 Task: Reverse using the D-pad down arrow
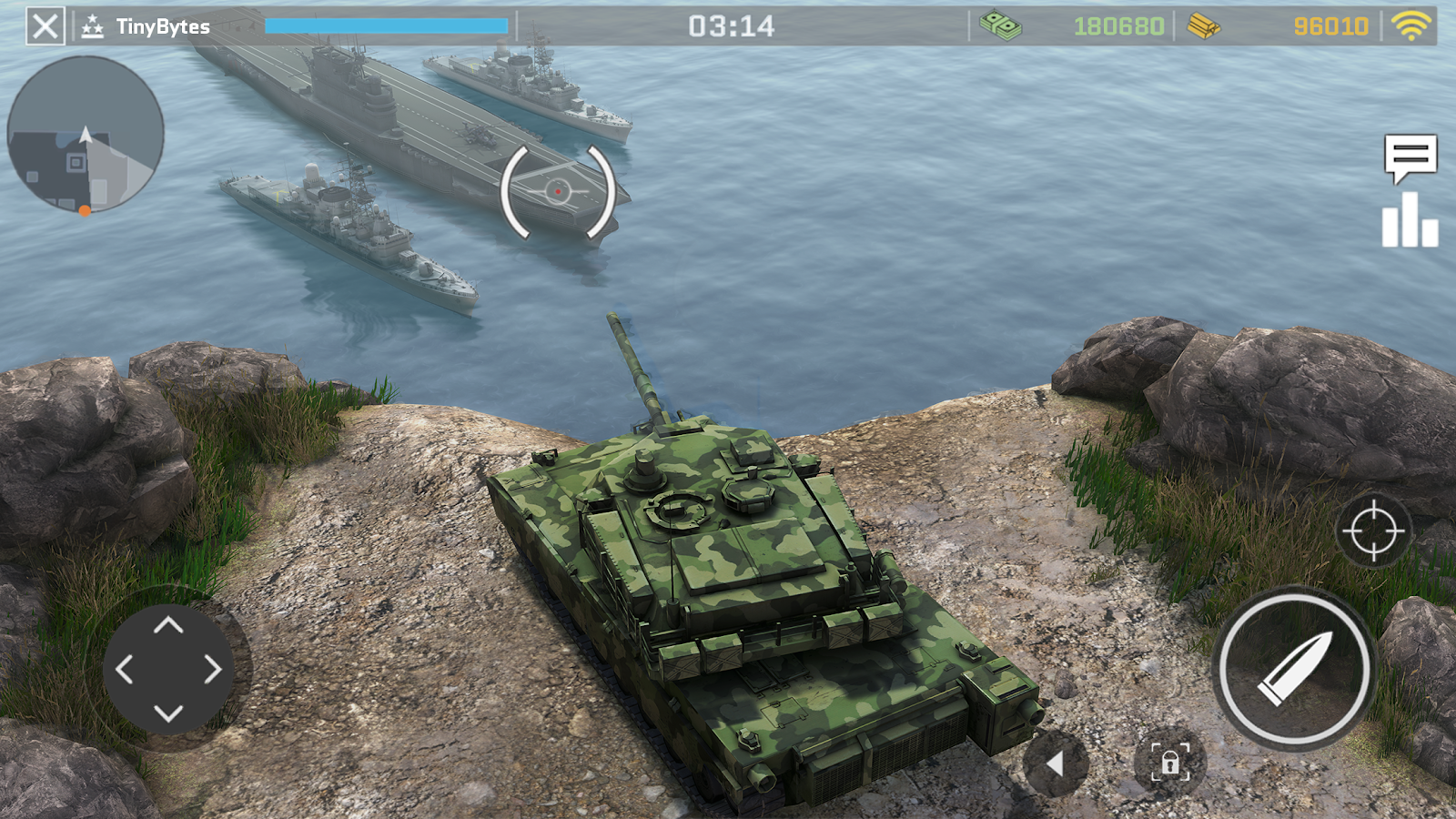[x=168, y=713]
